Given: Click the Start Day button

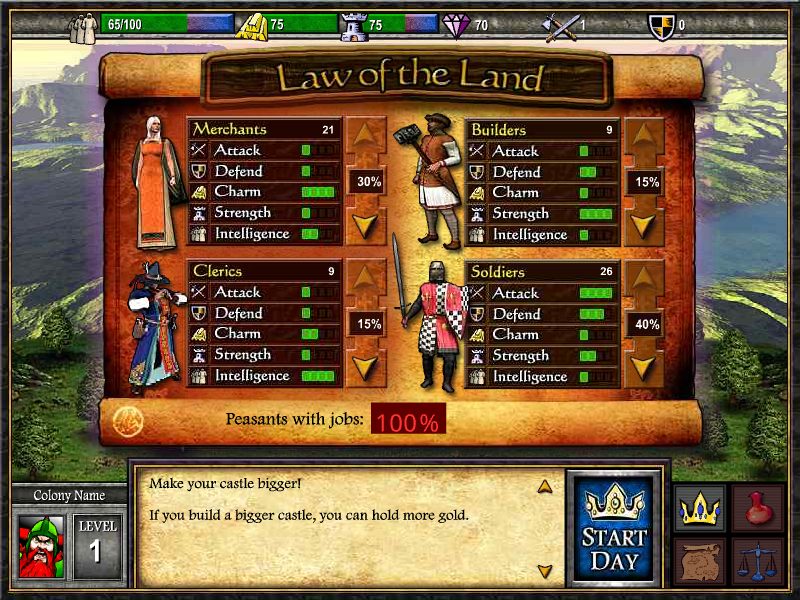Looking at the screenshot, I should (x=614, y=528).
